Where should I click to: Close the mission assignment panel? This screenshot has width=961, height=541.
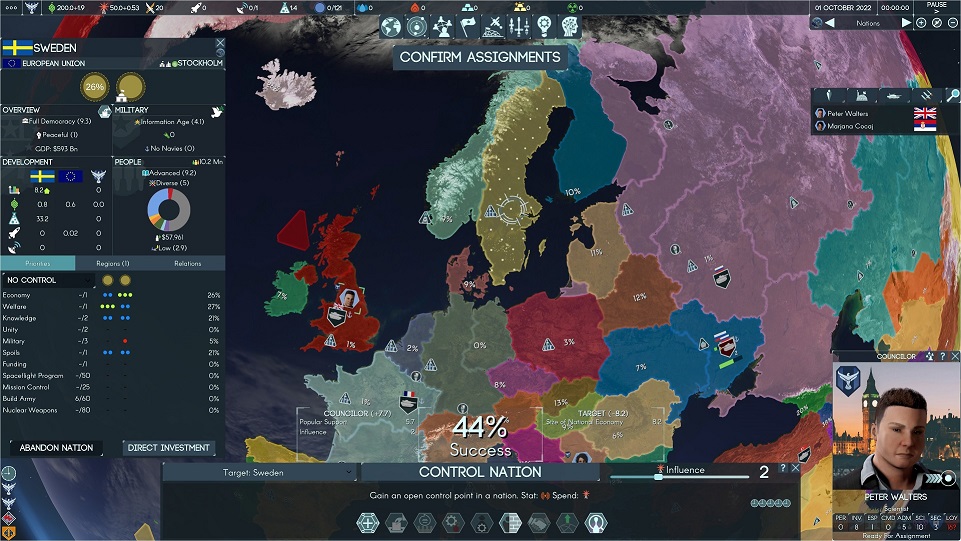pyautogui.click(x=795, y=468)
